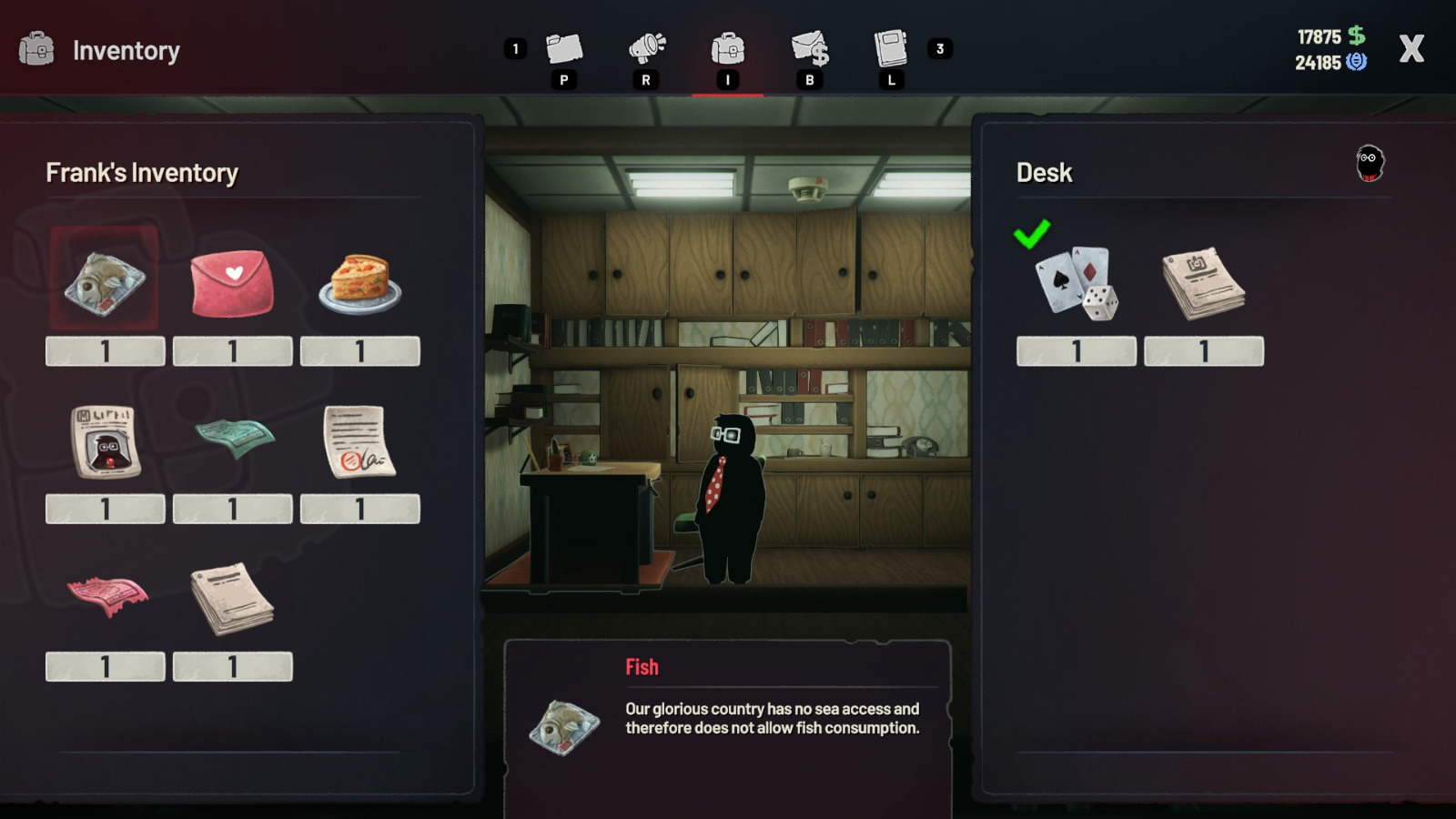Viewport: 1456px width, 819px height.
Task: Select the playing cards and dice item
Action: point(1077,282)
